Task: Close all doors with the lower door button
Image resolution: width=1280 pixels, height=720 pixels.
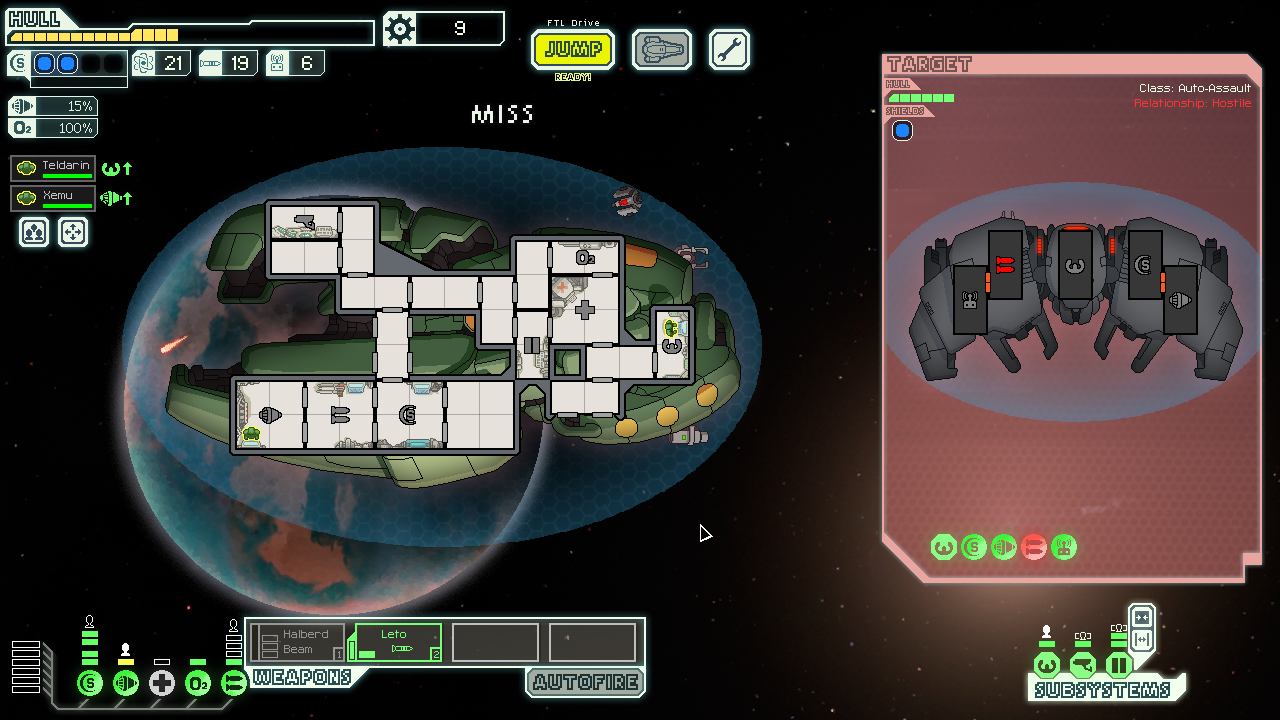Action: click(1142, 640)
